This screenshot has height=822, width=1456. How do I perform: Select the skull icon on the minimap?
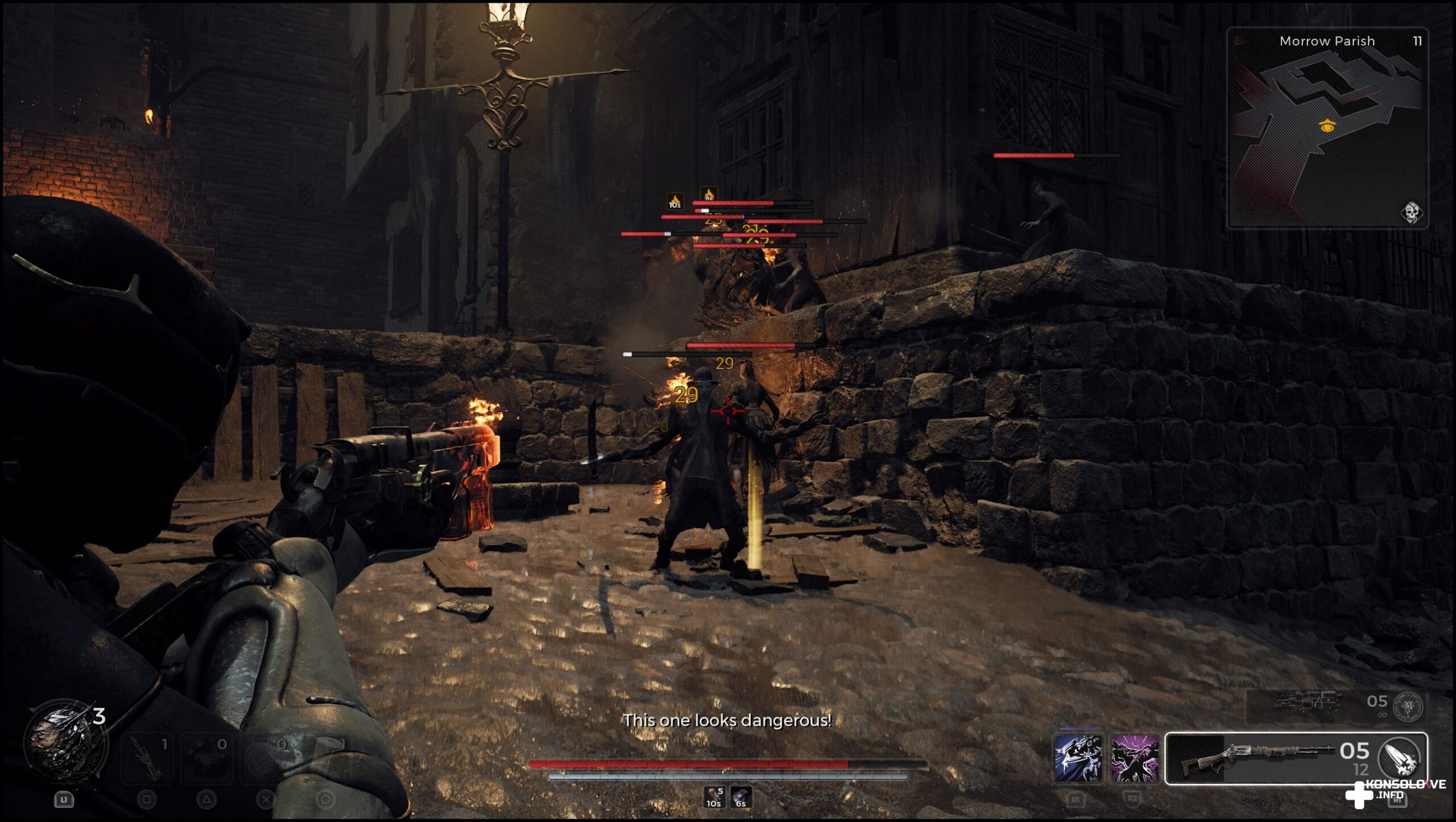[1411, 213]
